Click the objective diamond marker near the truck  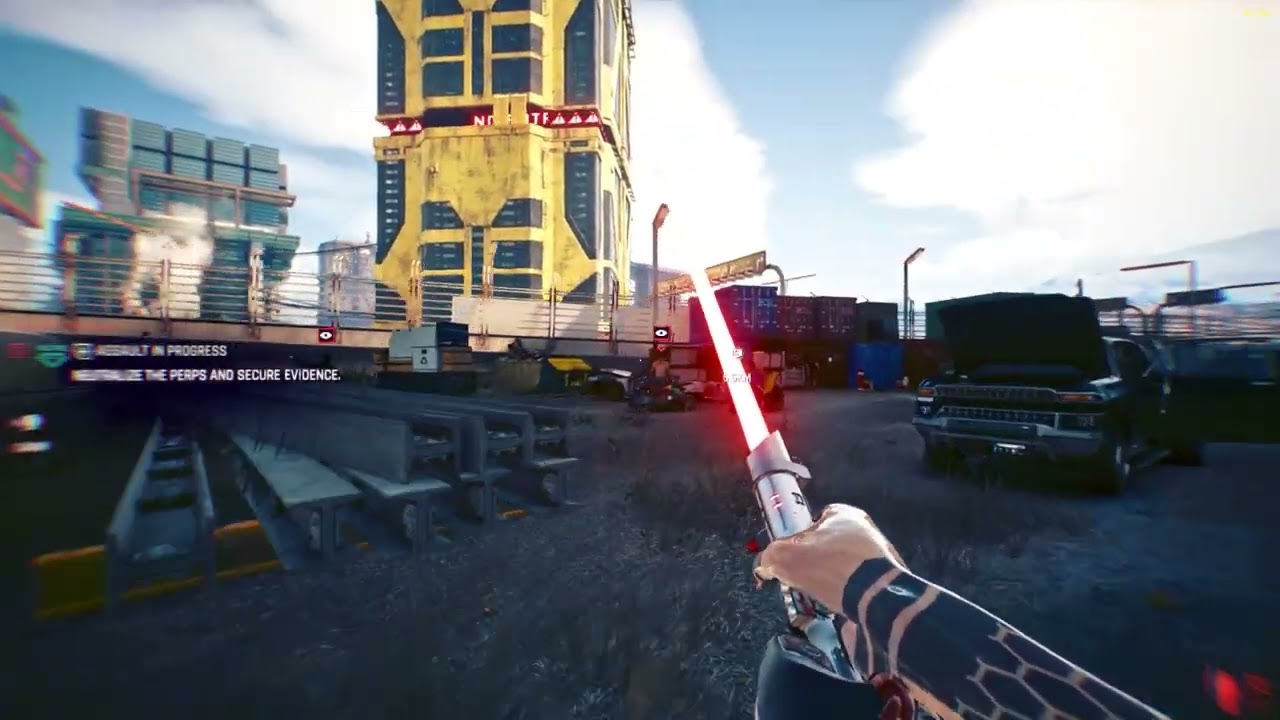tap(738, 352)
